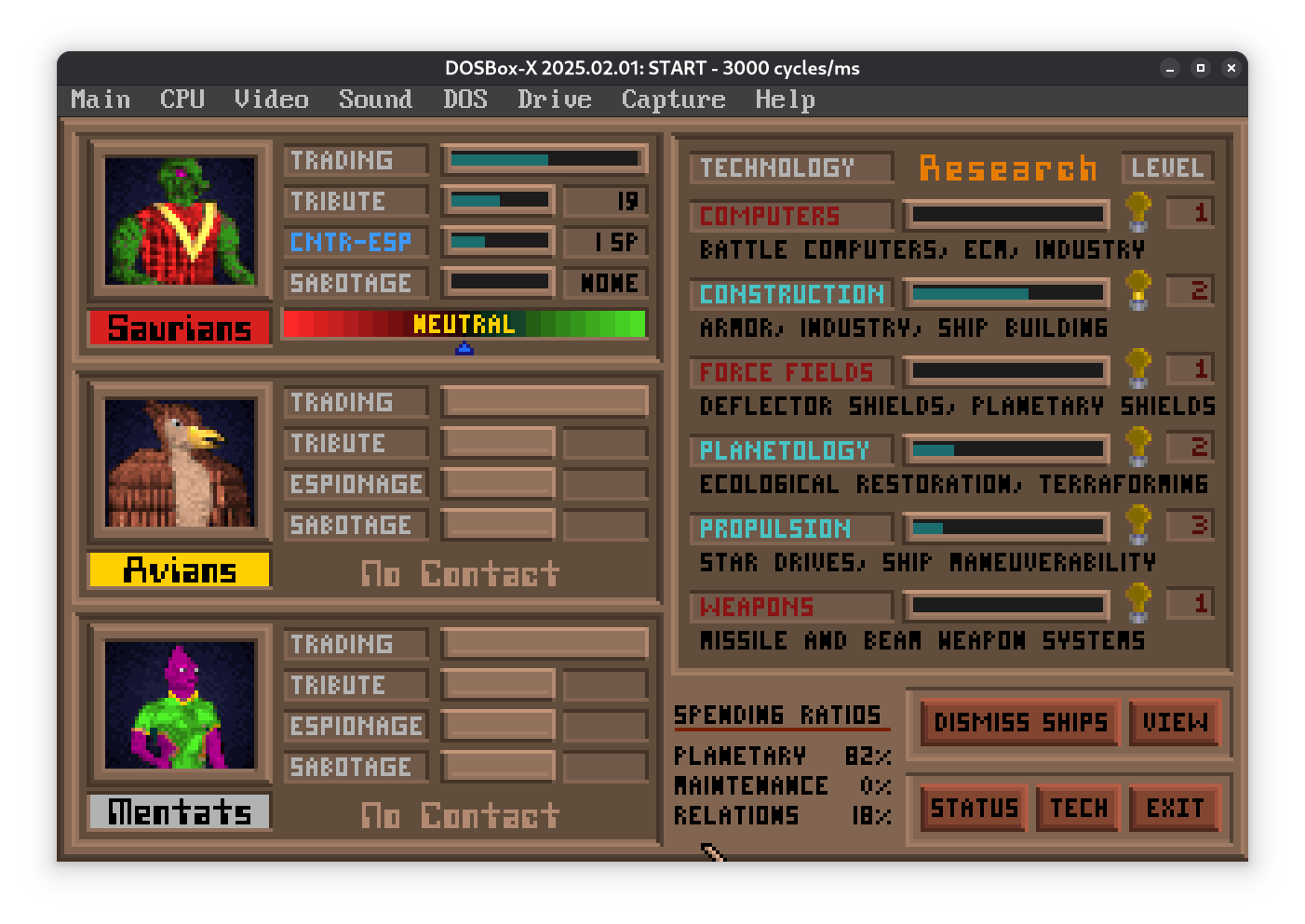Change the Force Fields research slider
The image size is (1305, 924).
(1007, 371)
